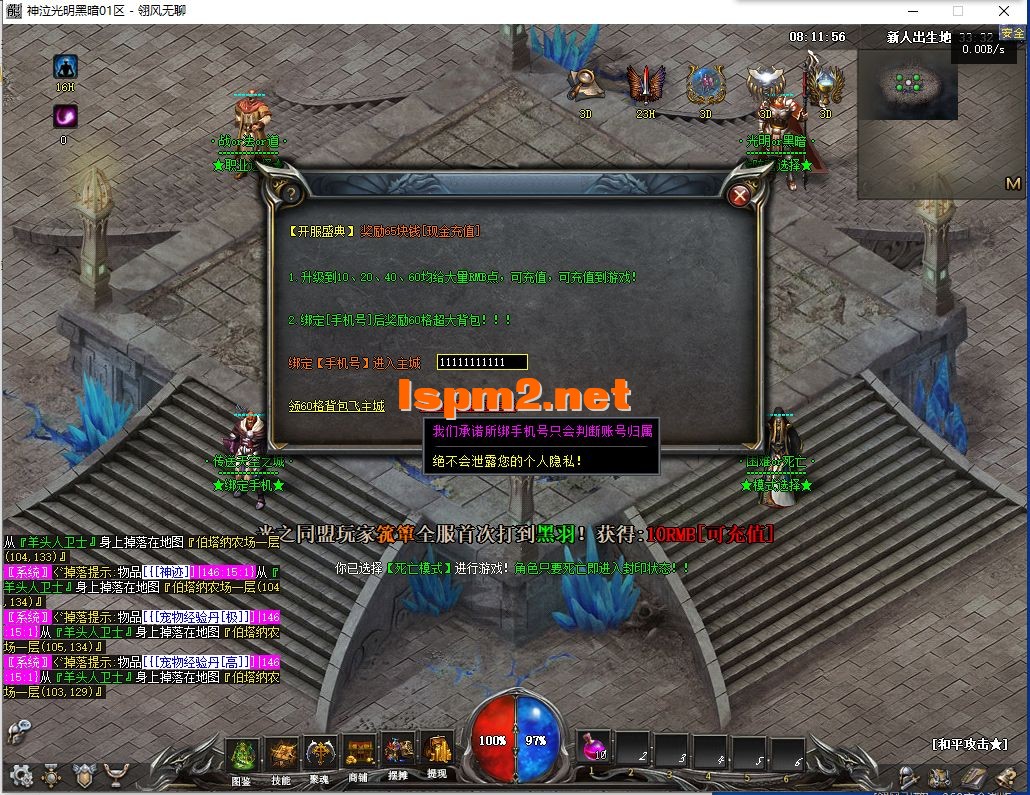Open the 商铺 shop
The image size is (1030, 795).
(x=358, y=755)
